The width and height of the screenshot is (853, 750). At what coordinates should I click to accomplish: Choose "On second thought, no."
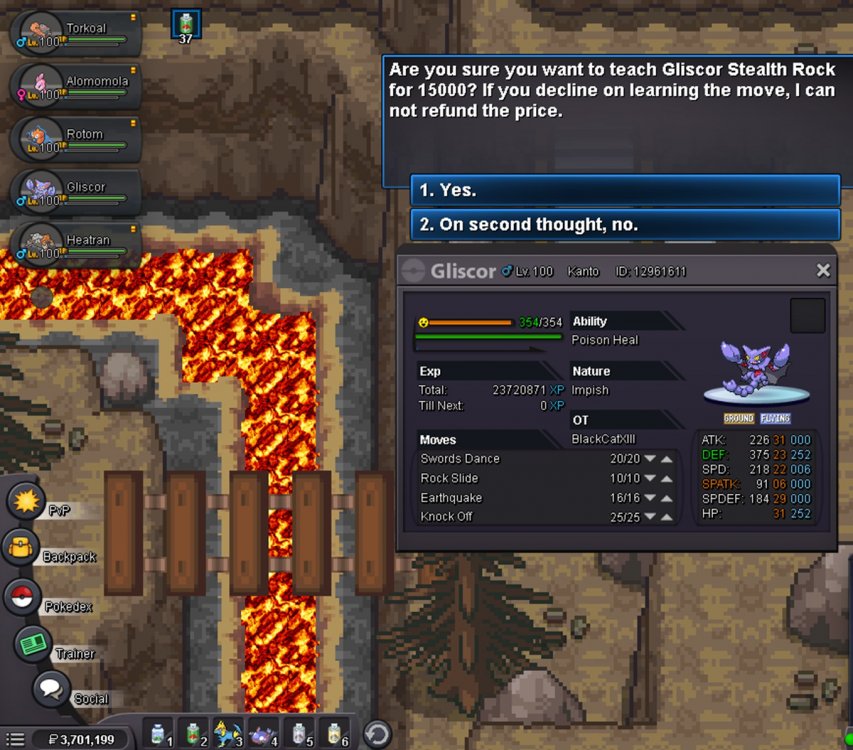[625, 225]
